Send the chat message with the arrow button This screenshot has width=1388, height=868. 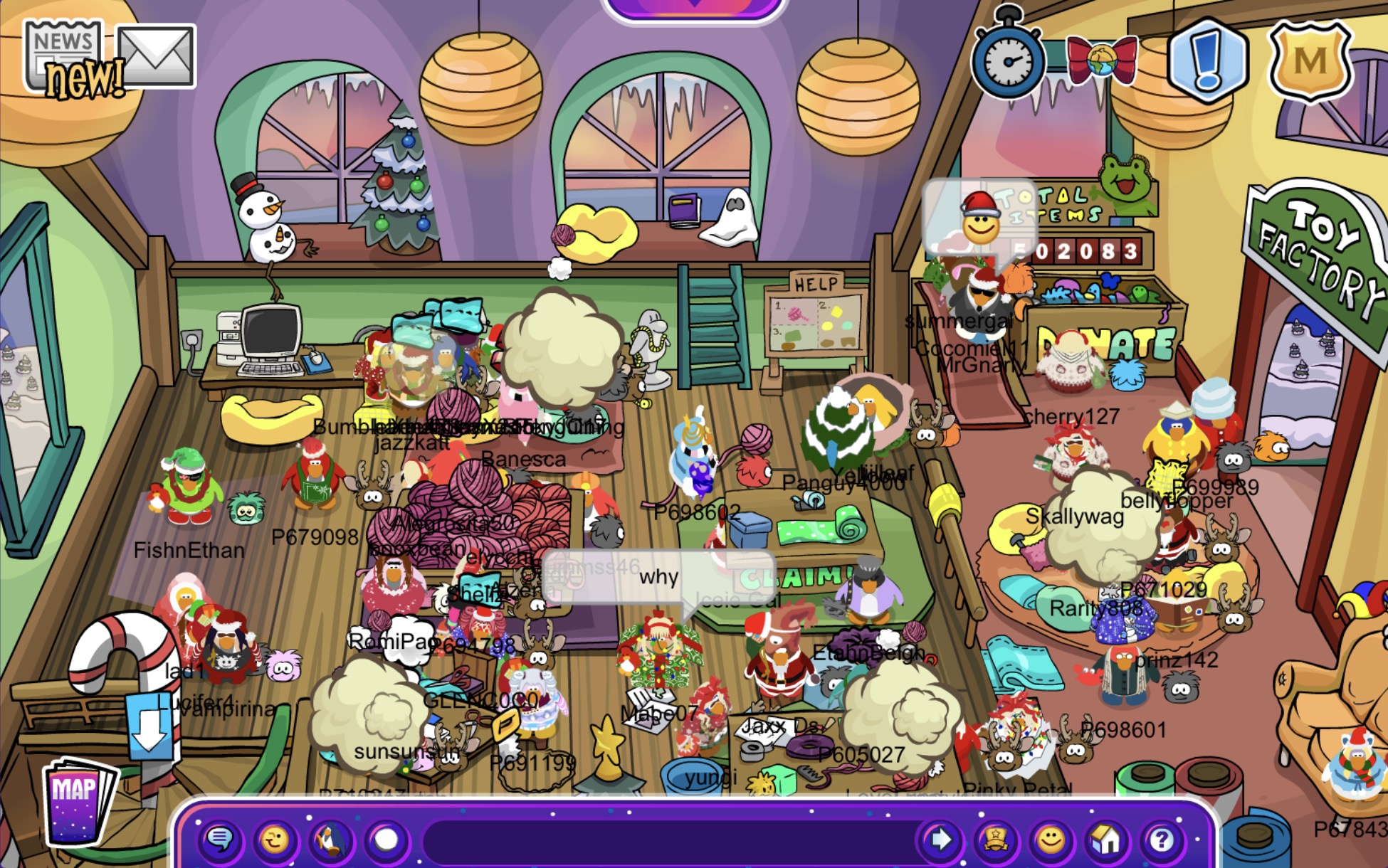point(940,840)
